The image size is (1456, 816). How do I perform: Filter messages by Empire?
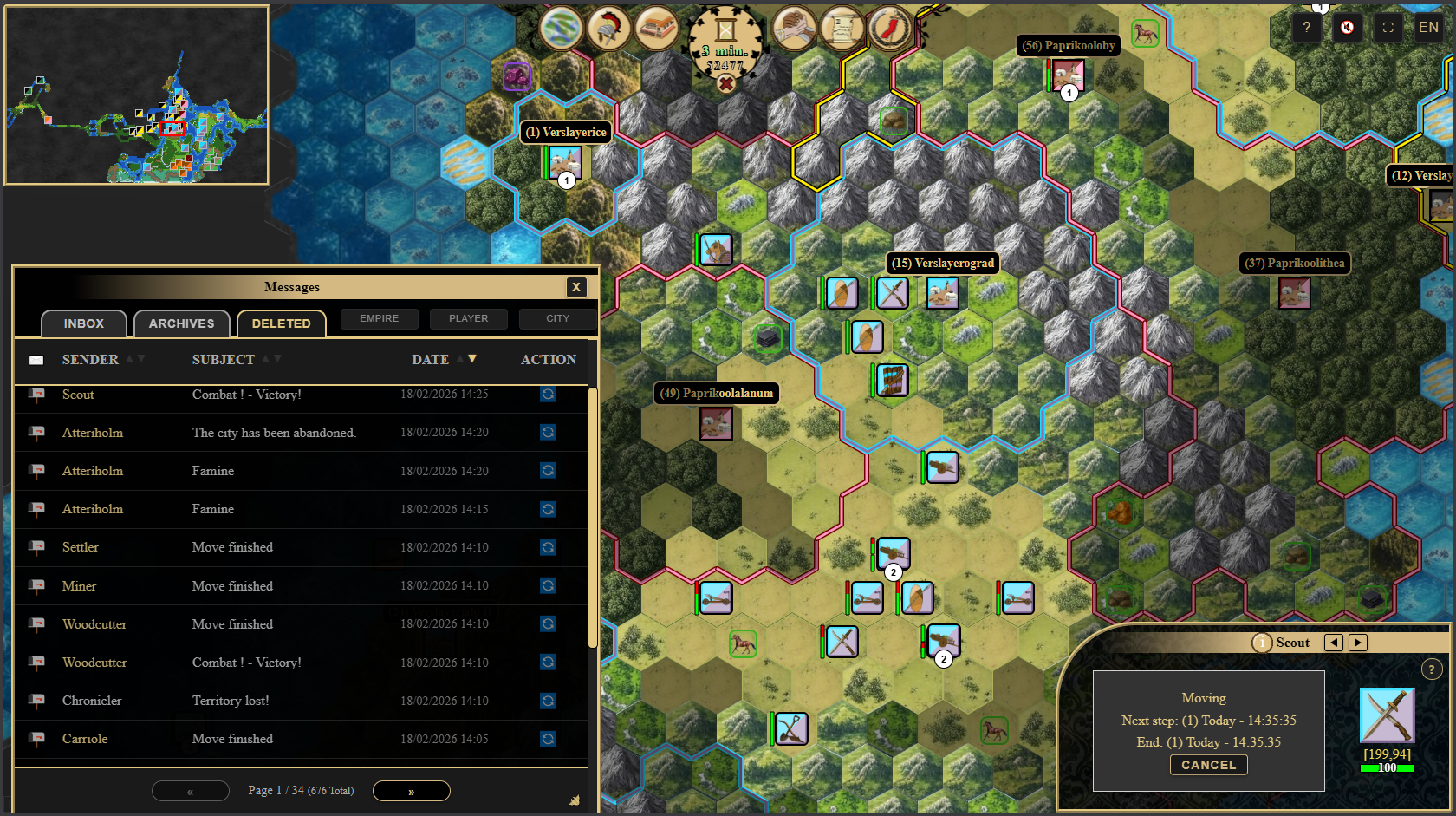(380, 318)
